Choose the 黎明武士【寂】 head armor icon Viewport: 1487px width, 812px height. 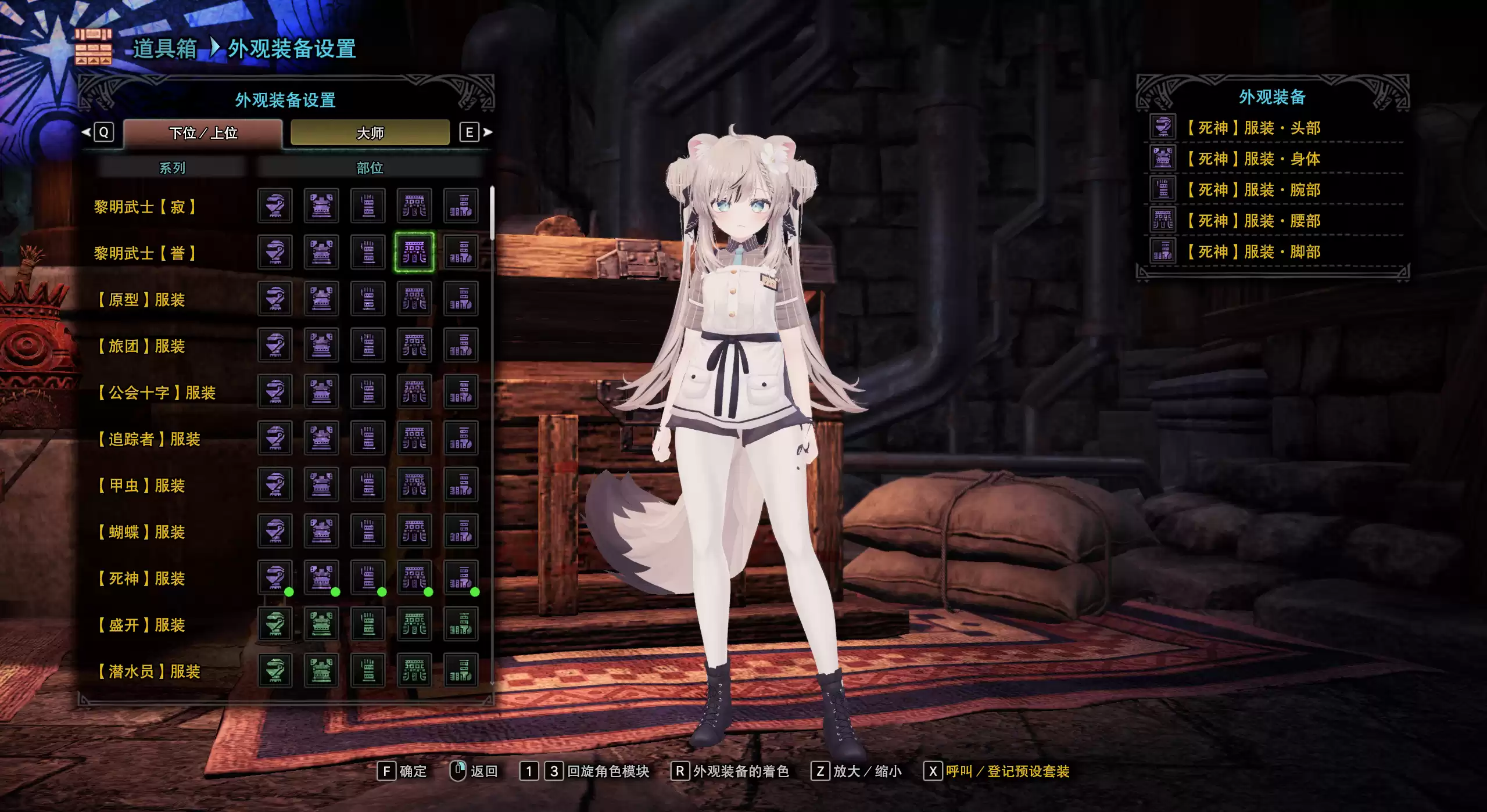click(275, 206)
